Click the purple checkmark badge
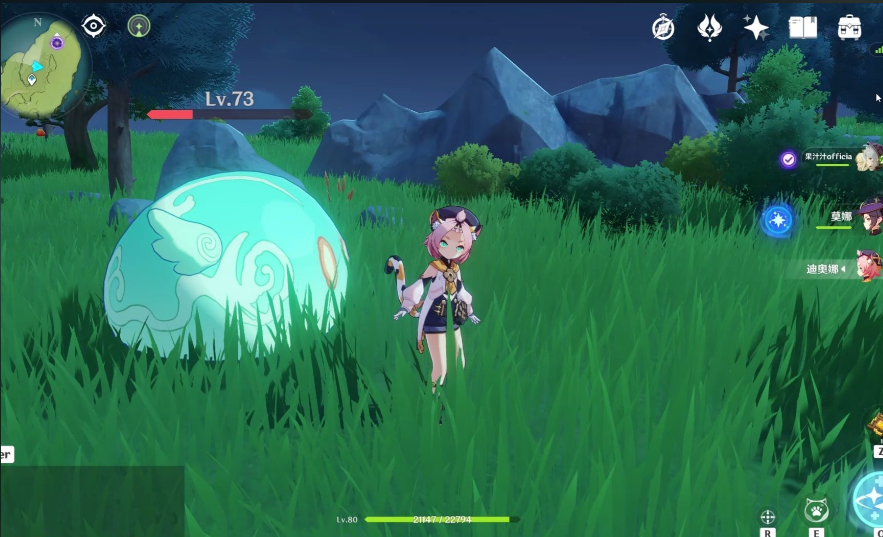This screenshot has width=883, height=537. click(788, 159)
